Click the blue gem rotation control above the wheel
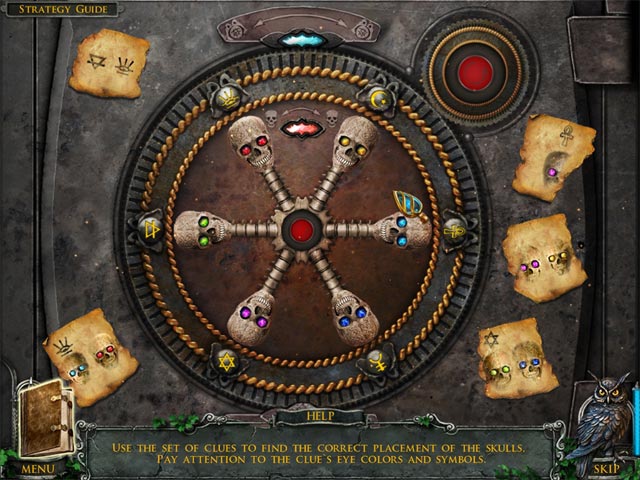 [x=297, y=39]
